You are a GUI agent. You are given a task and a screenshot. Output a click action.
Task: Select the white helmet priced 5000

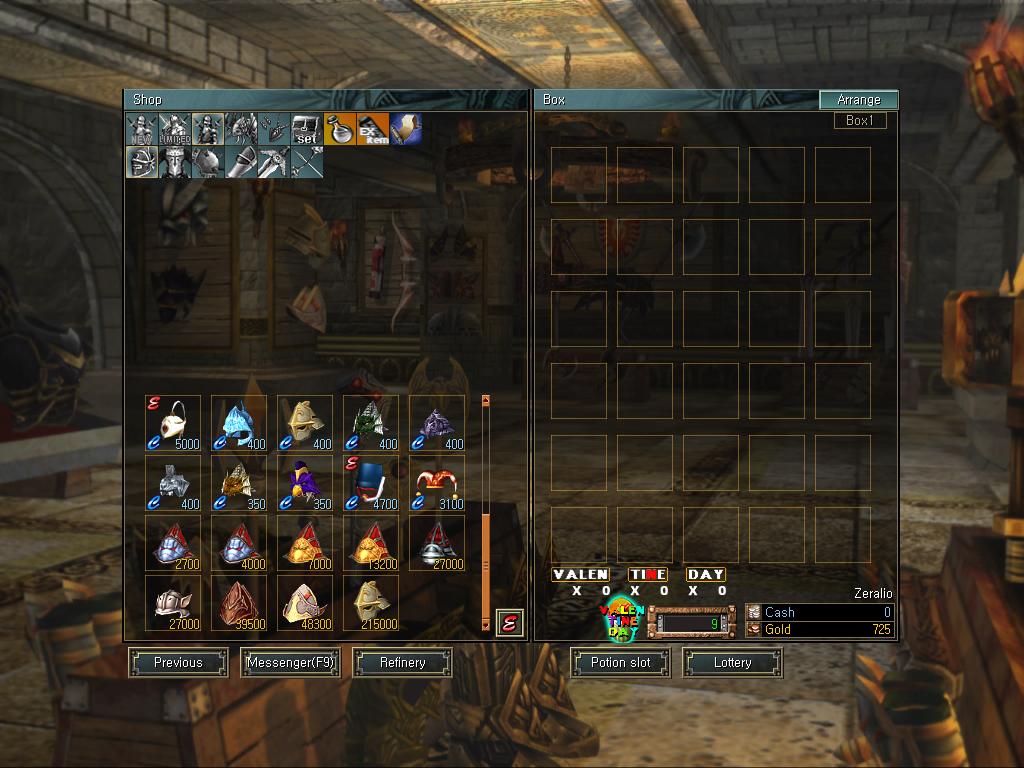[x=173, y=423]
